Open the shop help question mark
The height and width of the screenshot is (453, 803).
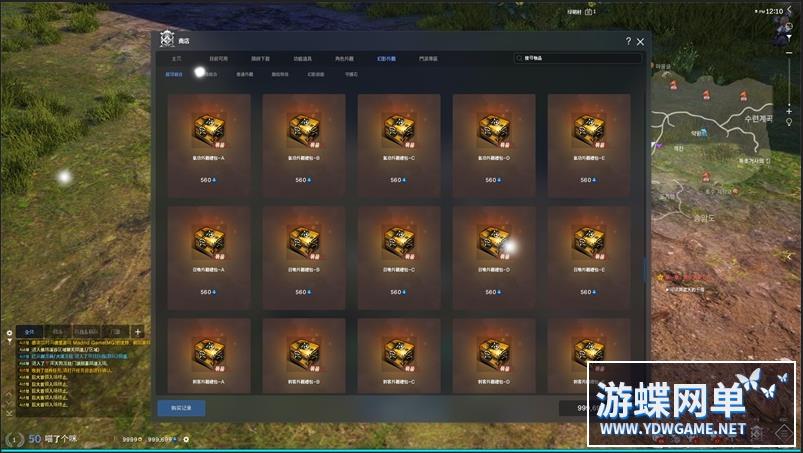pos(628,42)
